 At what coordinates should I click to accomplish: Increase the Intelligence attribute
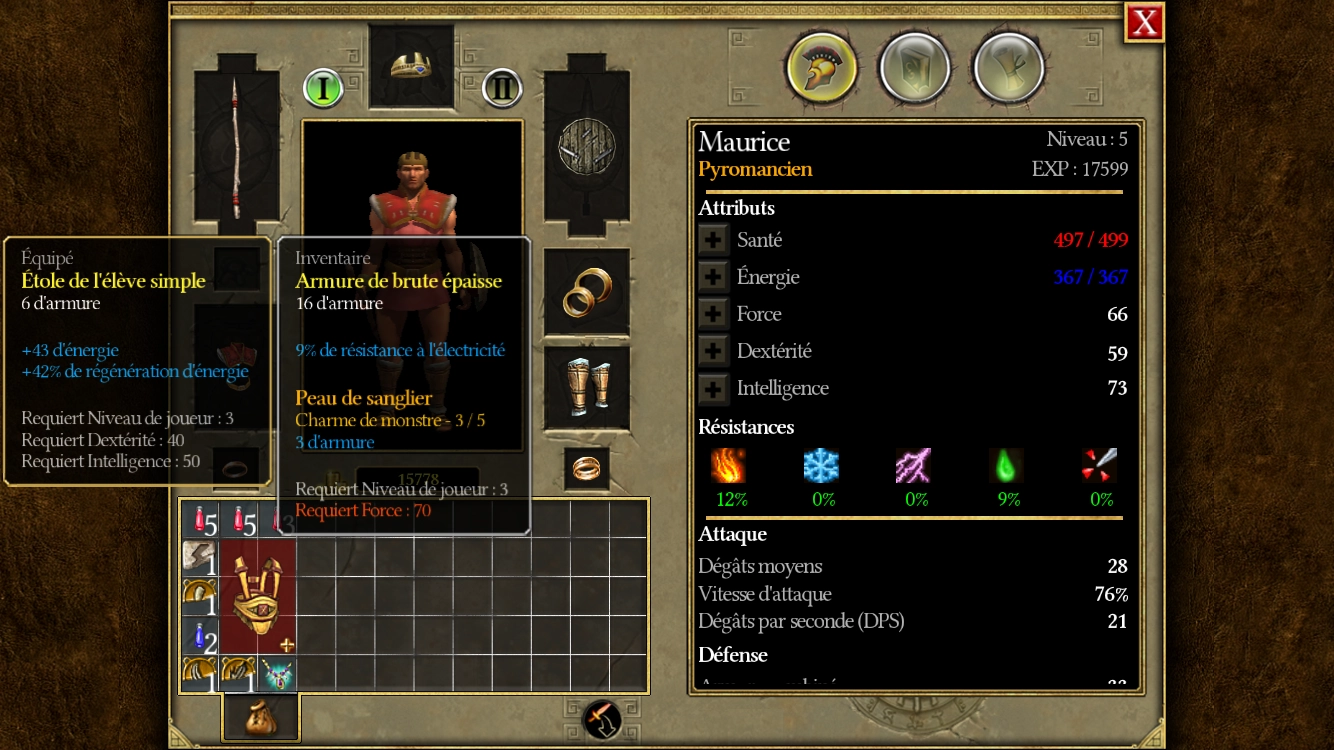[x=713, y=388]
